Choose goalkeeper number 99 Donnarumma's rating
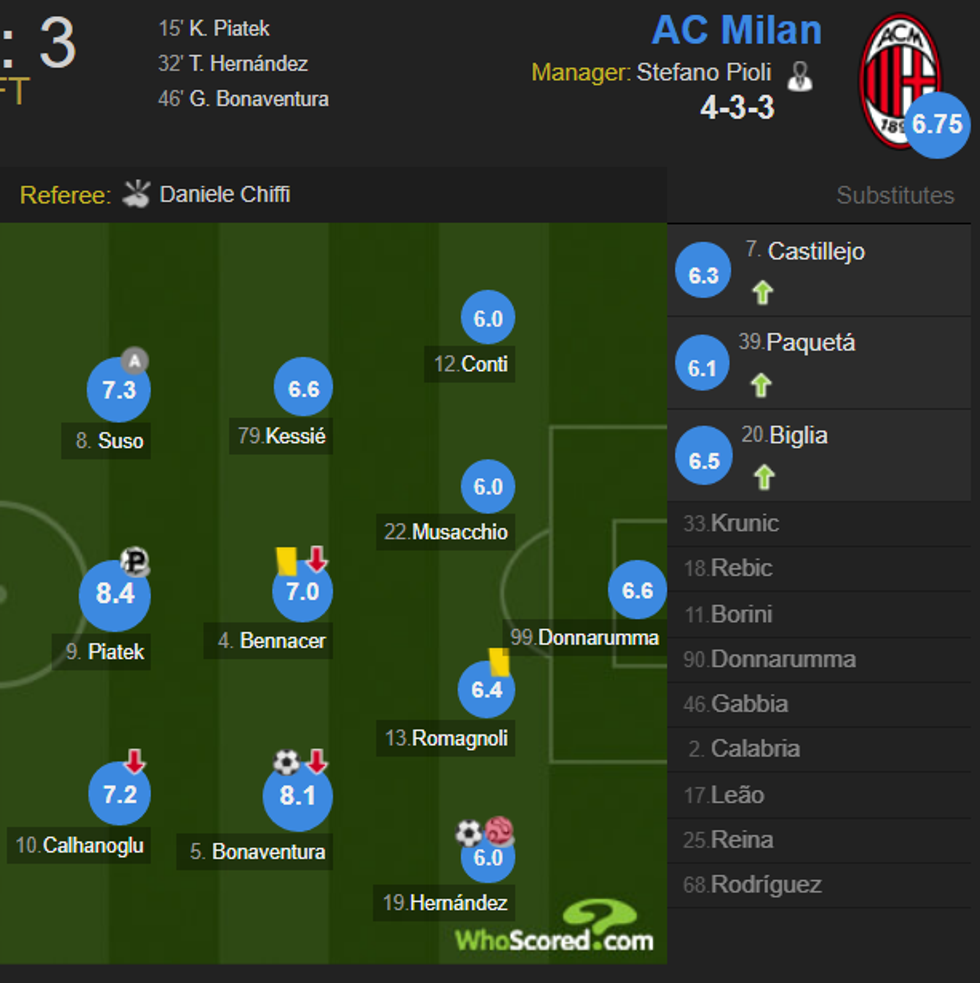The width and height of the screenshot is (980, 983). tap(637, 591)
